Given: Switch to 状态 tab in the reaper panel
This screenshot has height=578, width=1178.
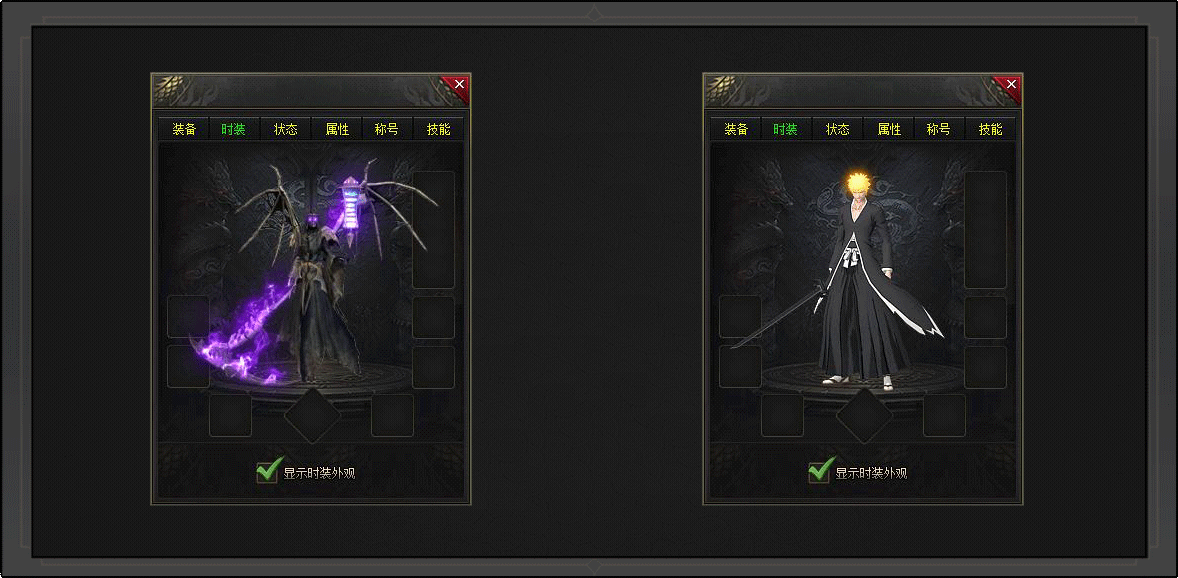Looking at the screenshot, I should pyautogui.click(x=286, y=130).
